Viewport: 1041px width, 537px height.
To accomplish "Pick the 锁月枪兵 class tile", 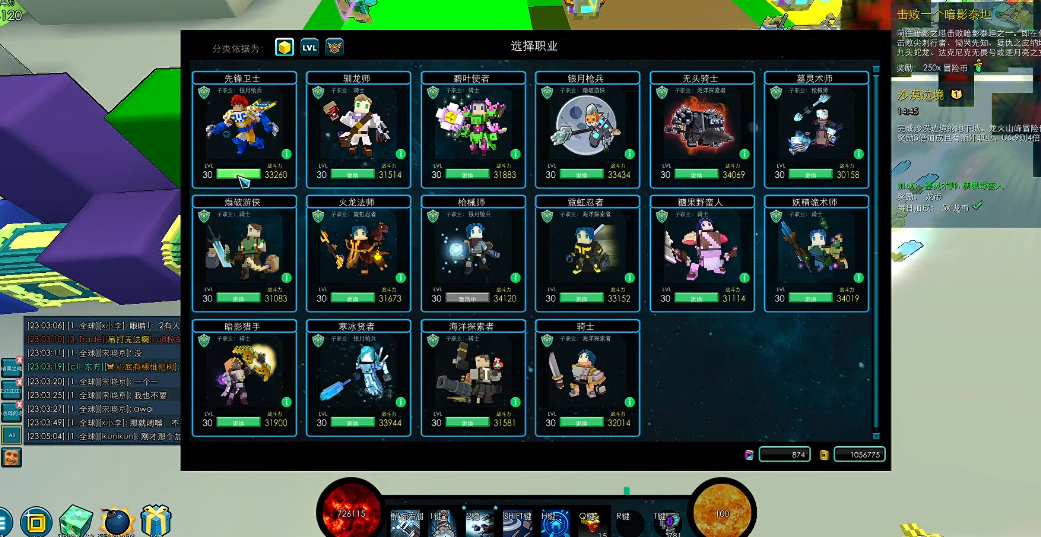I will click(587, 127).
